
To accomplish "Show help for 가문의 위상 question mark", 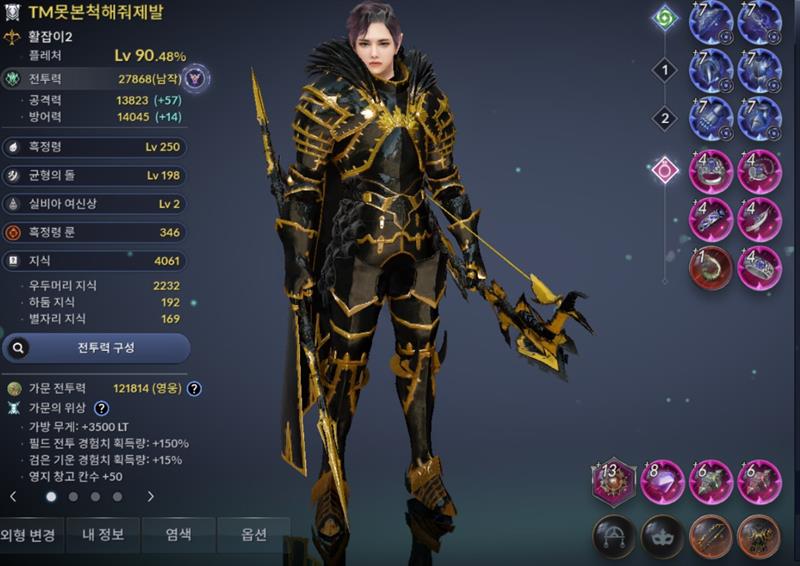I will coord(101,408).
